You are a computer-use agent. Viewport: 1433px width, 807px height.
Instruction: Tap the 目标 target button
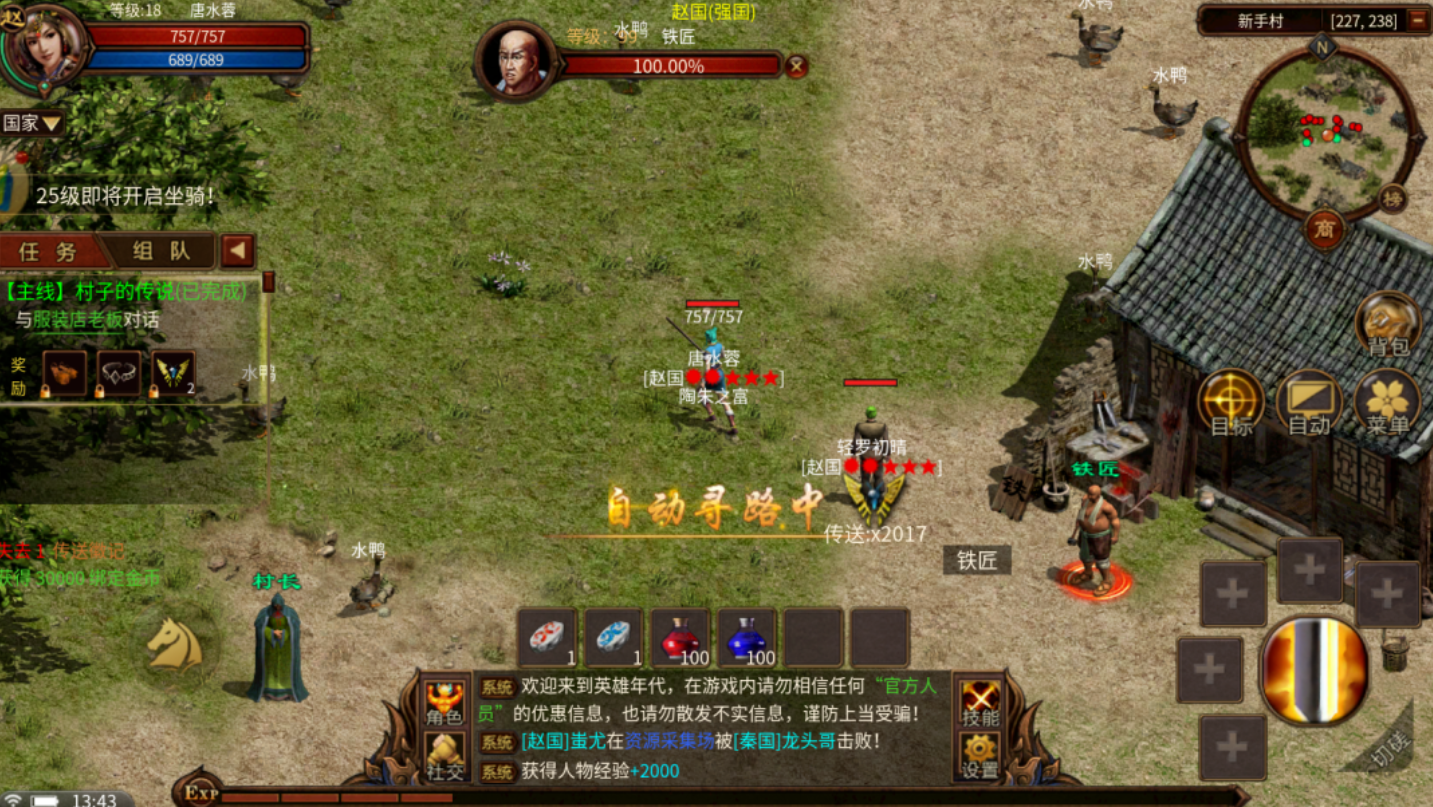pyautogui.click(x=1231, y=402)
